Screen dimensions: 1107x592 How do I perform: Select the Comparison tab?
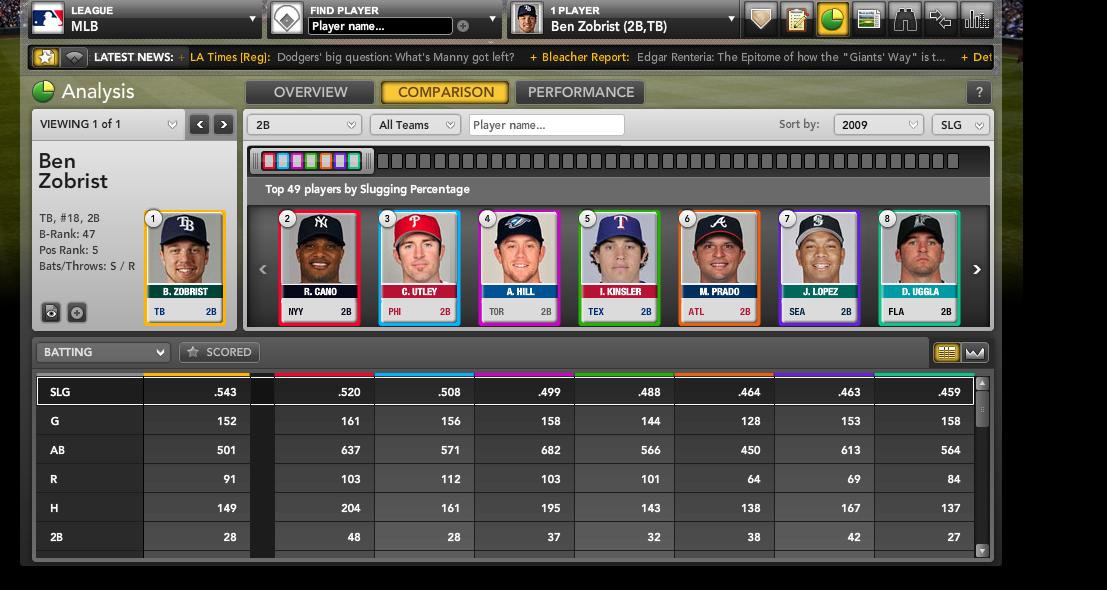[446, 92]
